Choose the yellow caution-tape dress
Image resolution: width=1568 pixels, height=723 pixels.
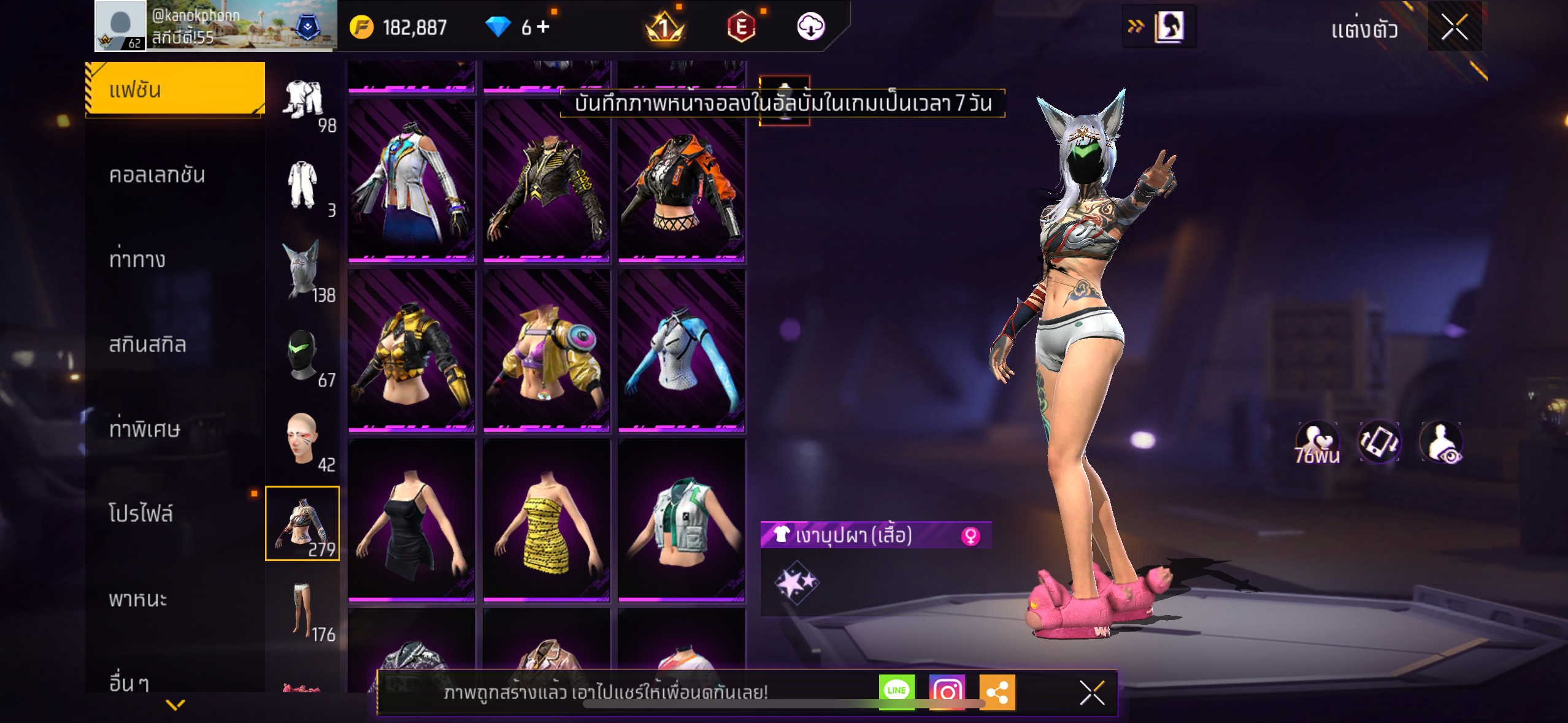click(547, 519)
